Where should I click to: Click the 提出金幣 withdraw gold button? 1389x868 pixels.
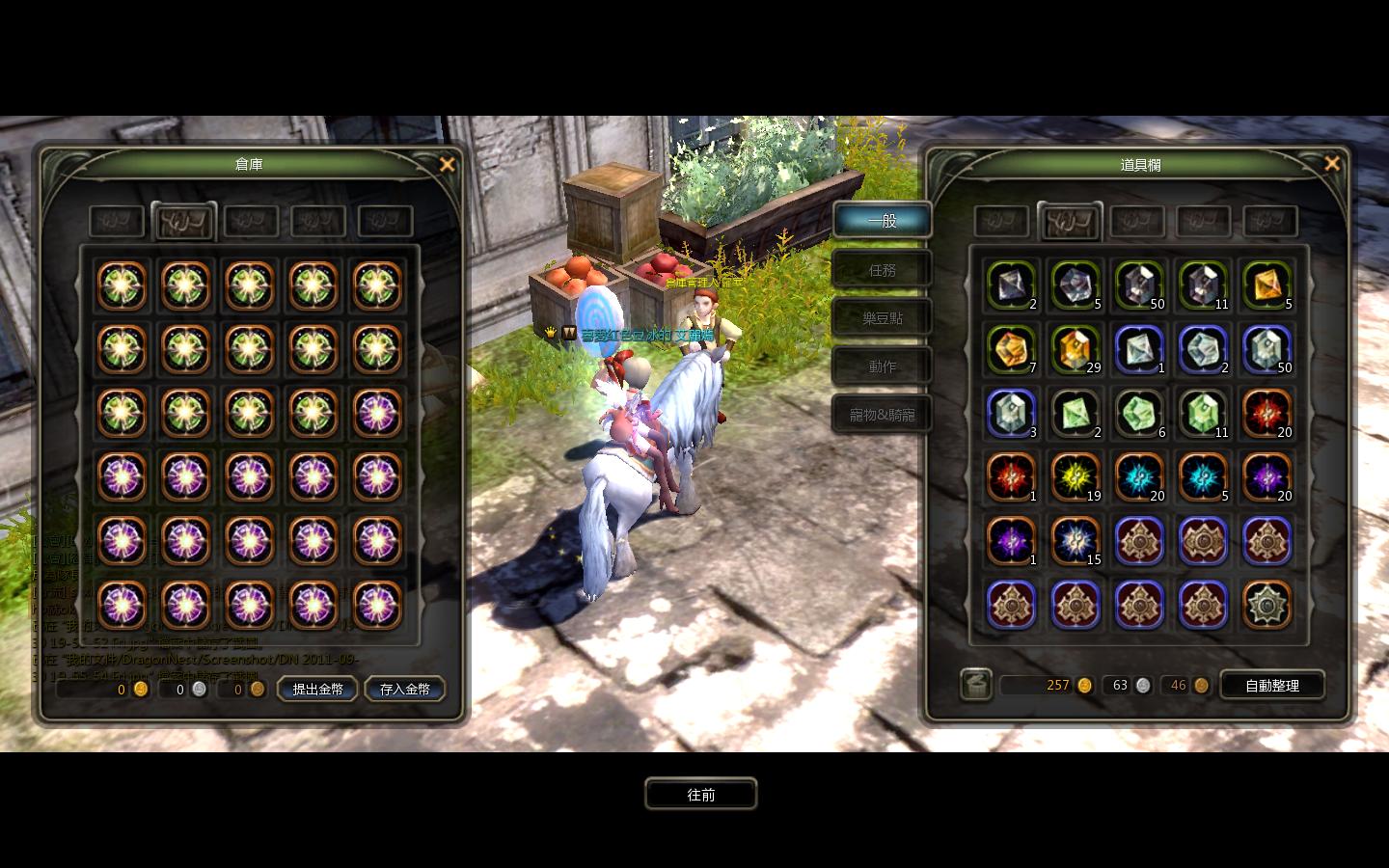tap(317, 689)
